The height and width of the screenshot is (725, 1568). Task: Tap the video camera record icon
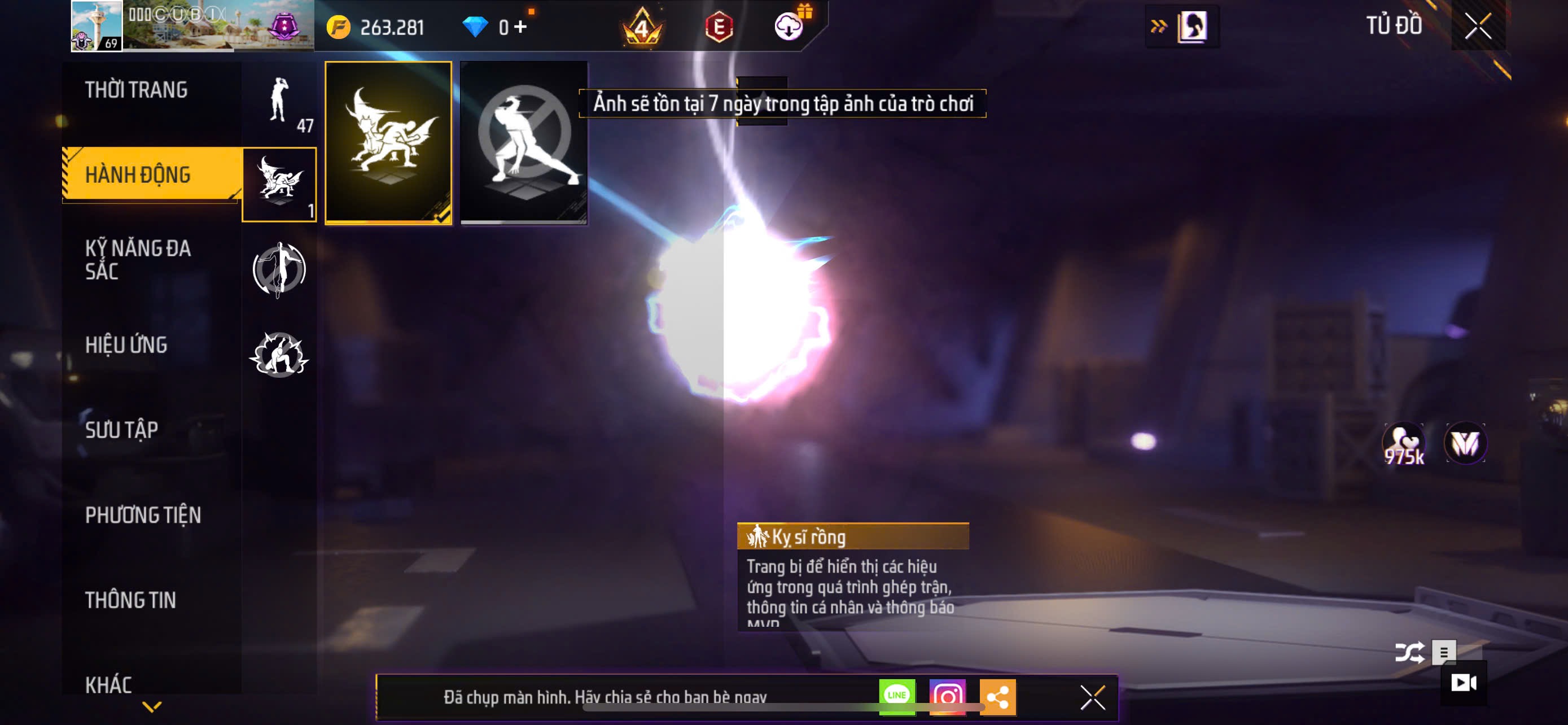pos(1464,683)
